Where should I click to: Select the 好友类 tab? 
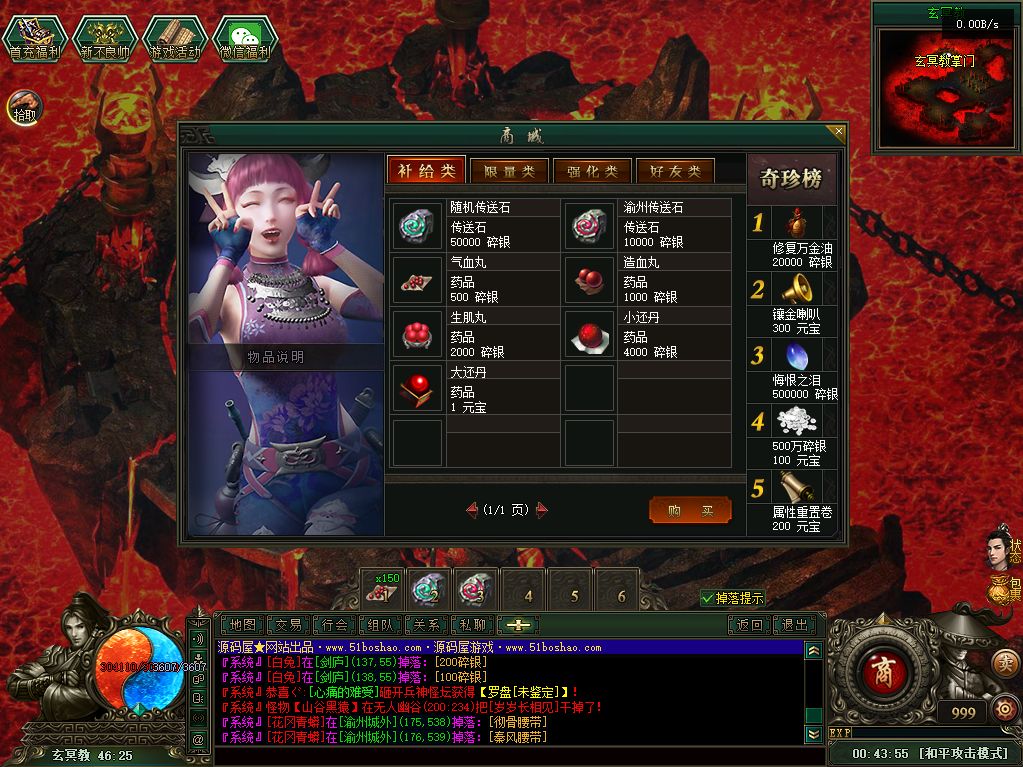coord(675,171)
